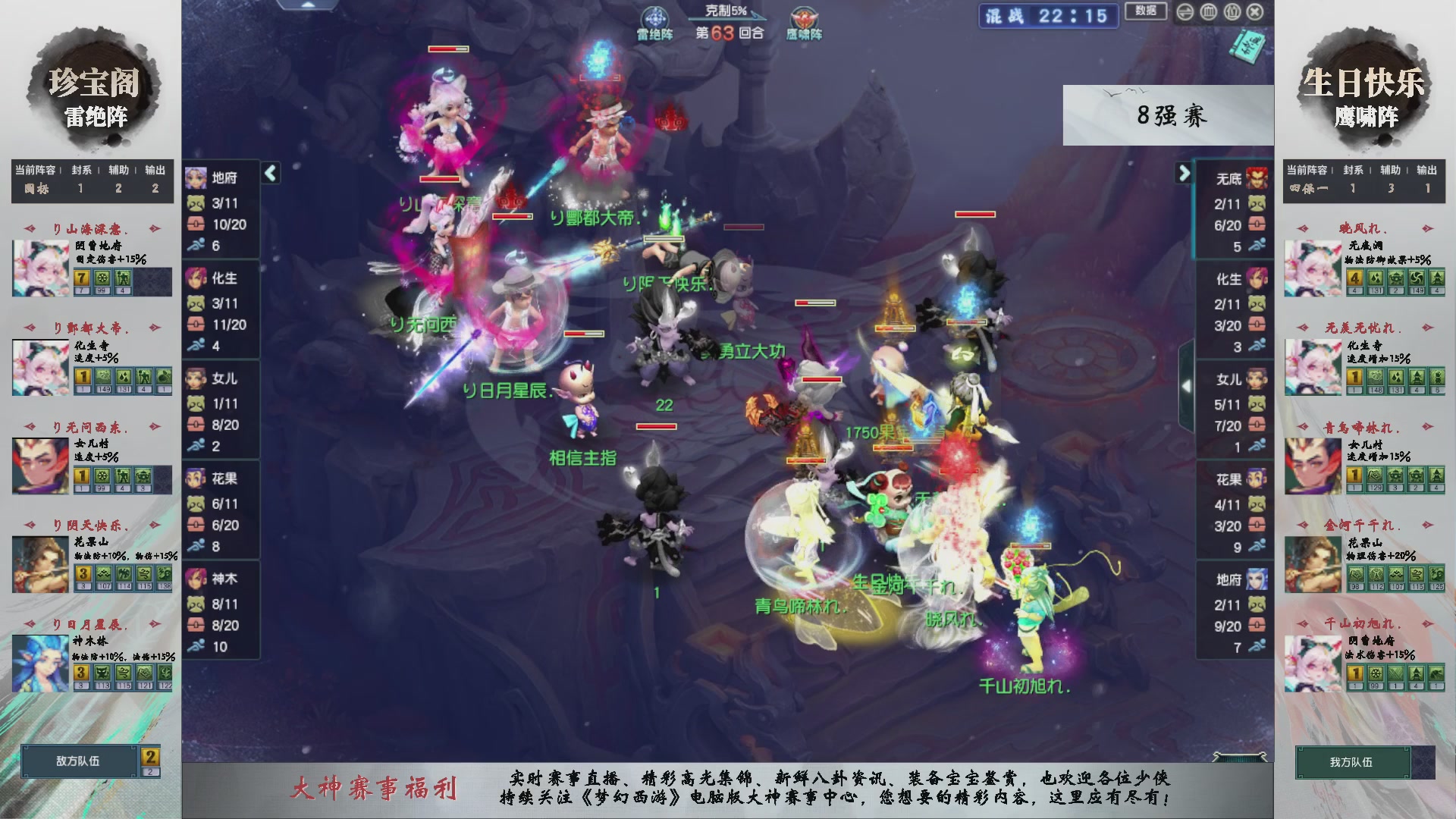Click the speed icon under the 花果 entry
This screenshot has width=1456, height=819.
coord(196,544)
